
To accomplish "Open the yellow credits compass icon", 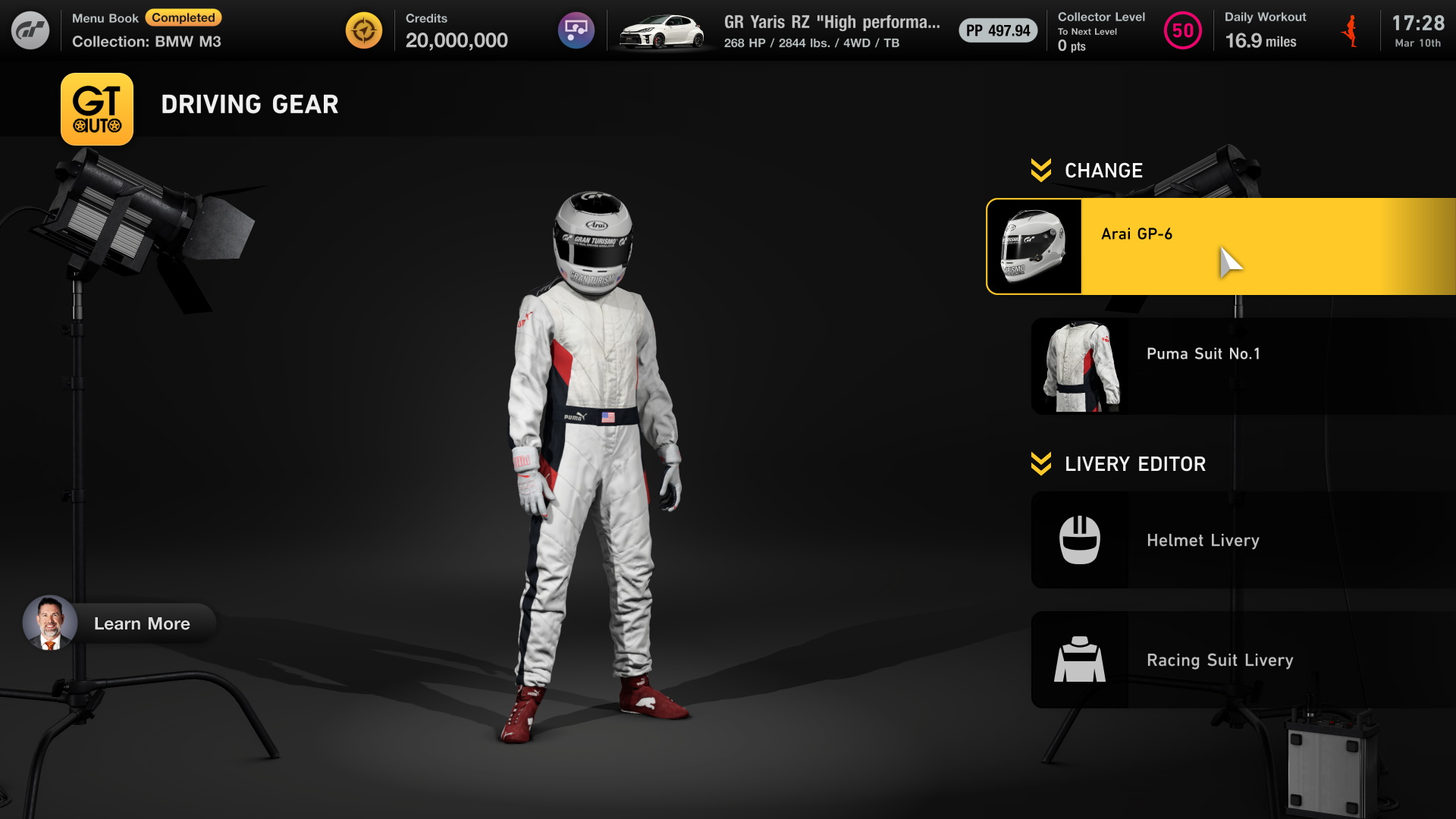I will point(364,30).
